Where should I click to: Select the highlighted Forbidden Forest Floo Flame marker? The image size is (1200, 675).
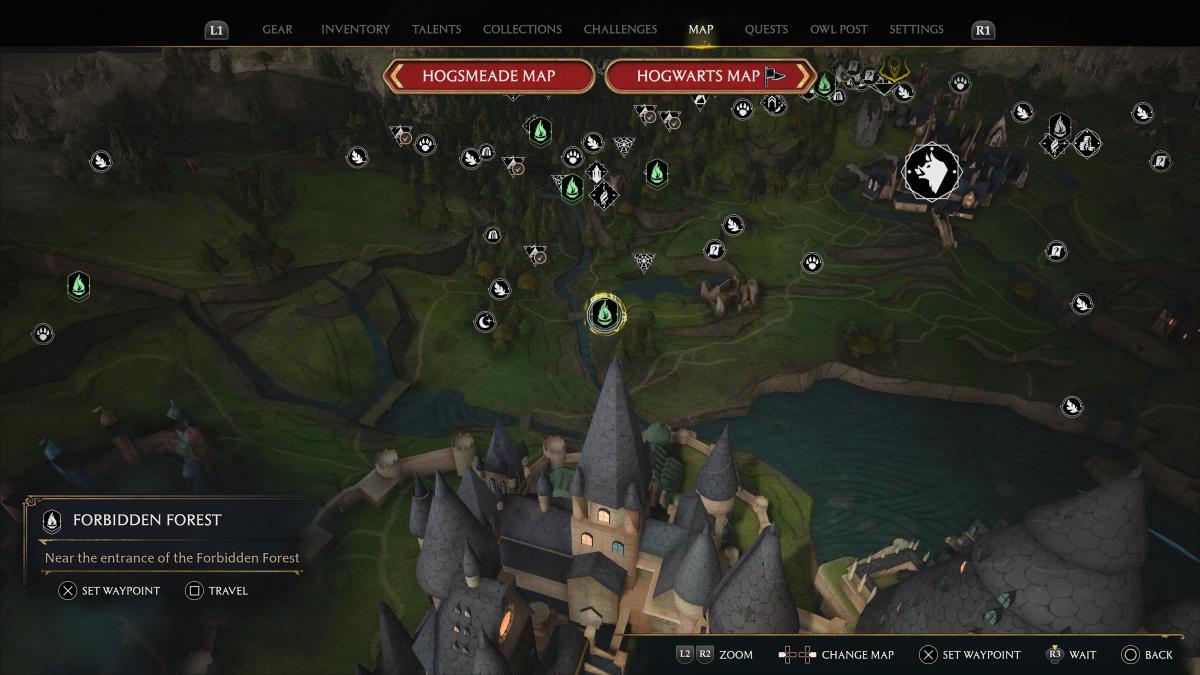[604, 314]
